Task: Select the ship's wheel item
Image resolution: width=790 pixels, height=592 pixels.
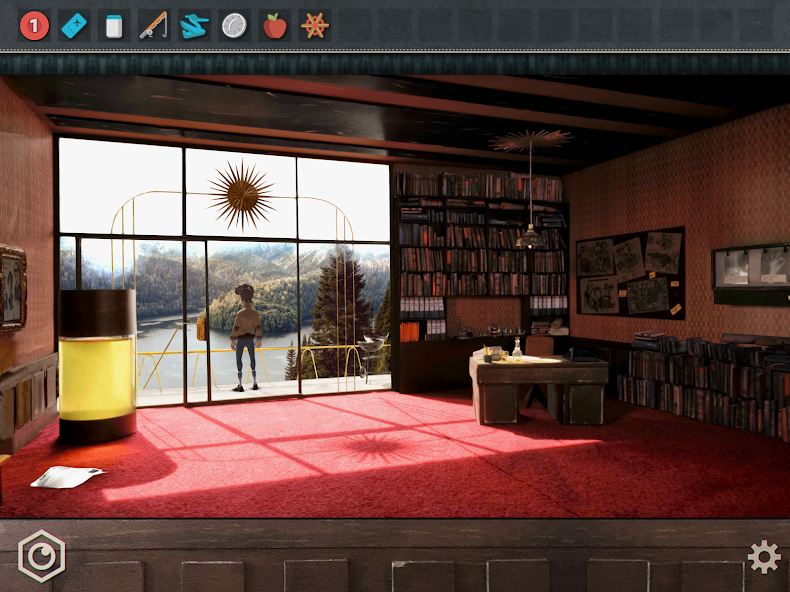Action: click(x=314, y=26)
